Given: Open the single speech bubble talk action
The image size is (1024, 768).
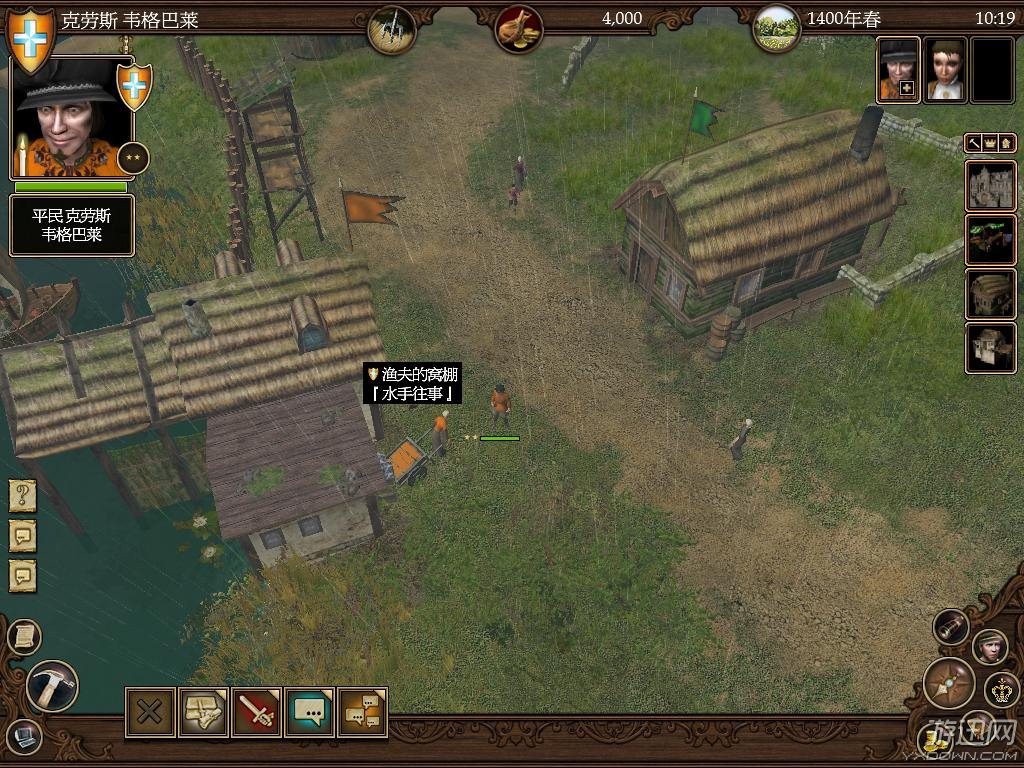Looking at the screenshot, I should click(309, 712).
